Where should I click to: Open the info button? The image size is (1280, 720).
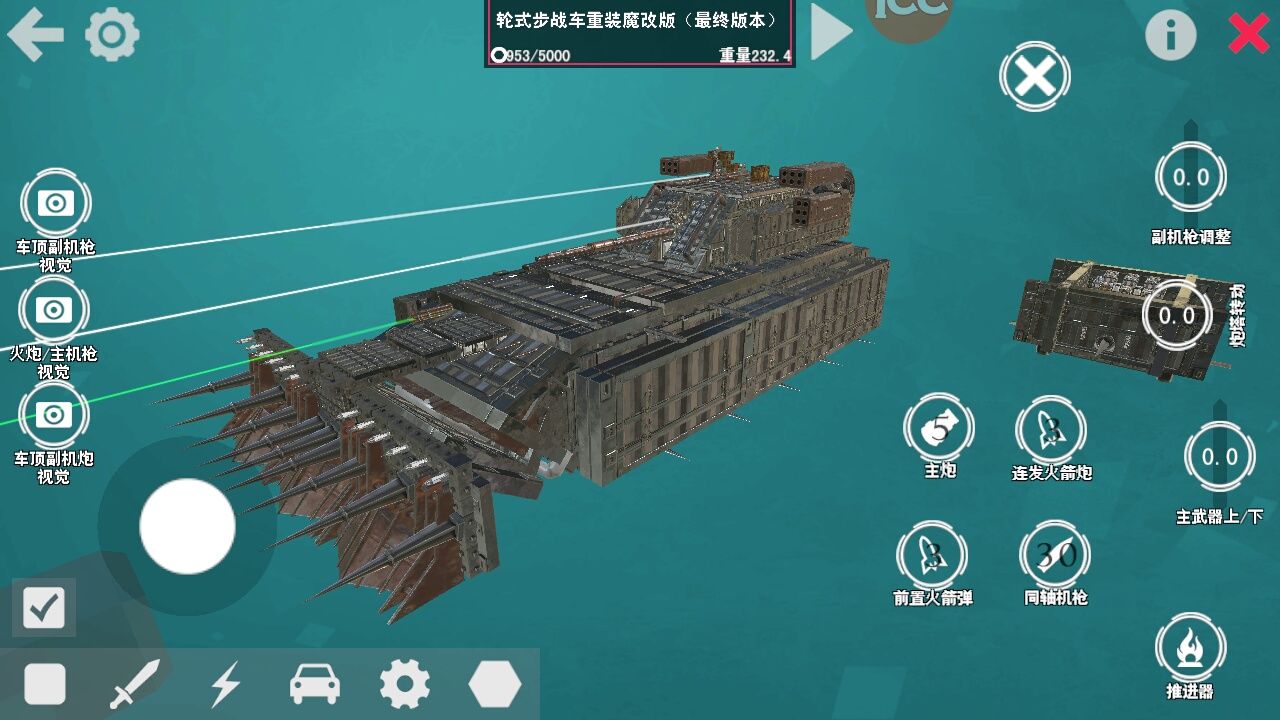tap(1170, 36)
